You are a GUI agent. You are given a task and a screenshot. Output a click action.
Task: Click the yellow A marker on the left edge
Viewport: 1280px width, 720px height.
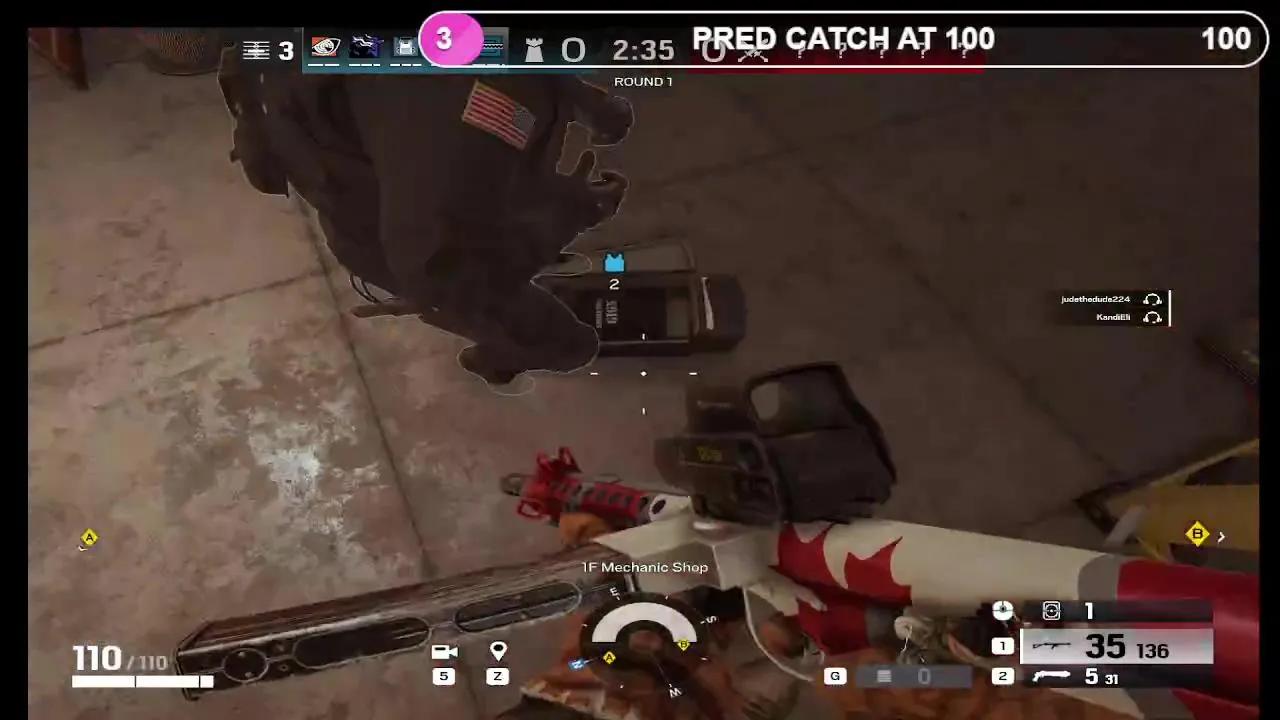88,538
